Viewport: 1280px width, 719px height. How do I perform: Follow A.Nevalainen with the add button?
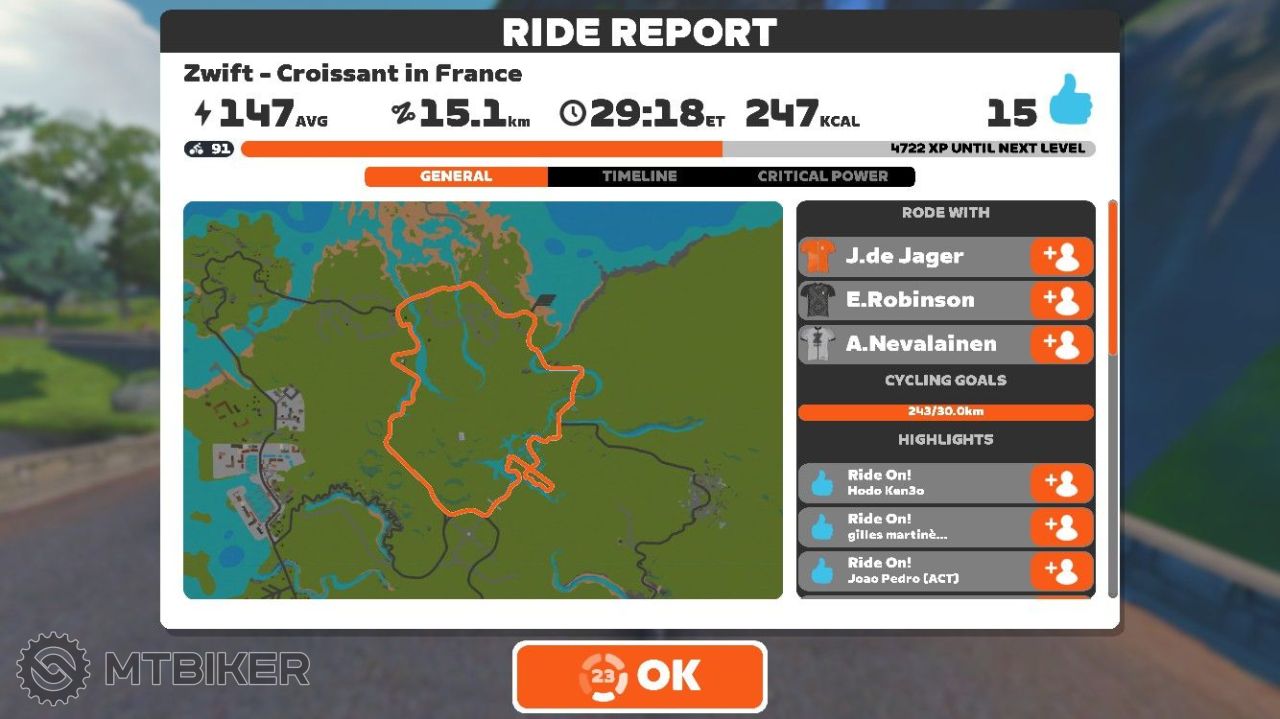tap(1061, 344)
